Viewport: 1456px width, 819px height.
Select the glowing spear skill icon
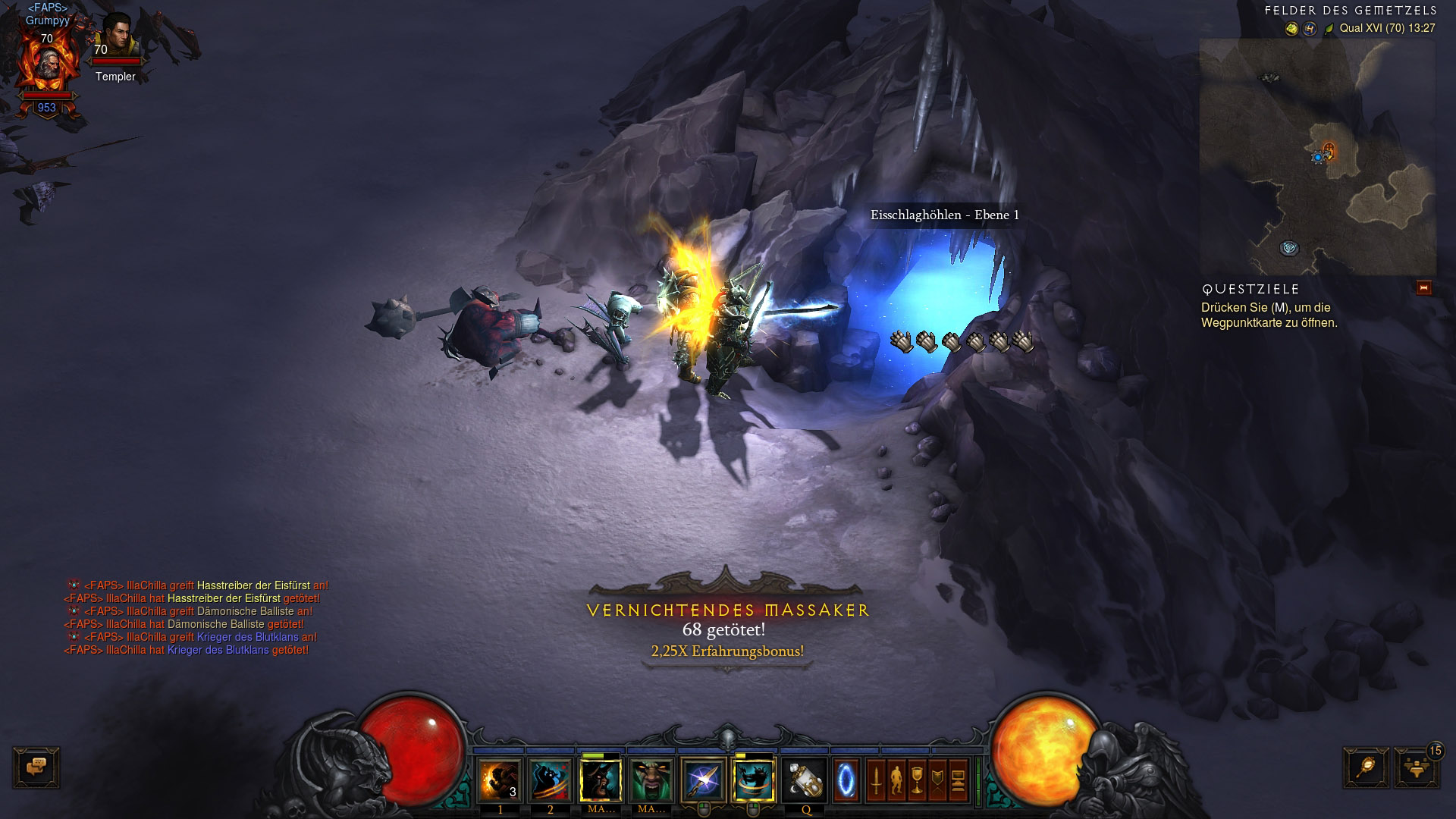(x=701, y=780)
